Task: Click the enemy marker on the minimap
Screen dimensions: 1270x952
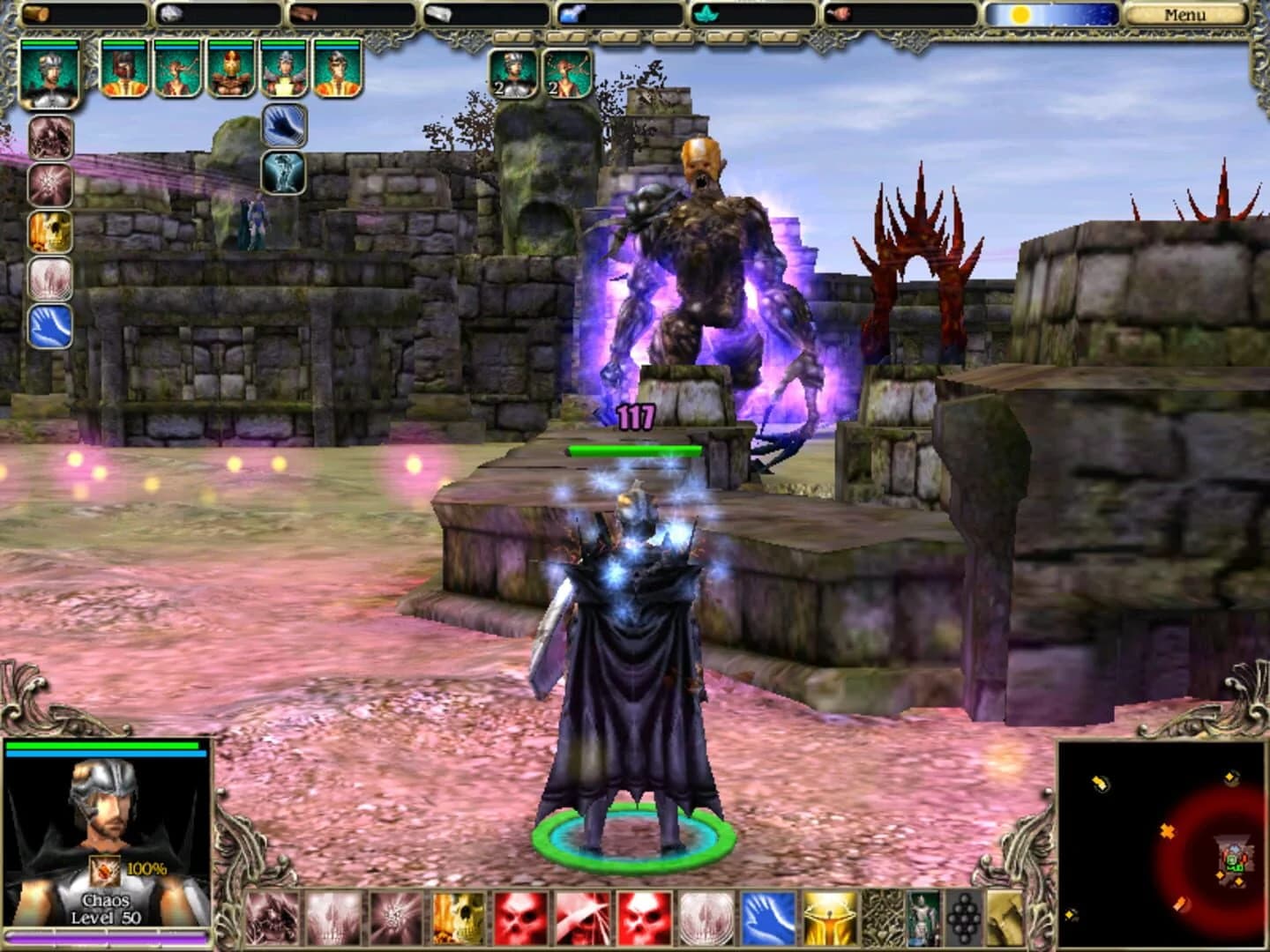Action: click(x=1167, y=829)
